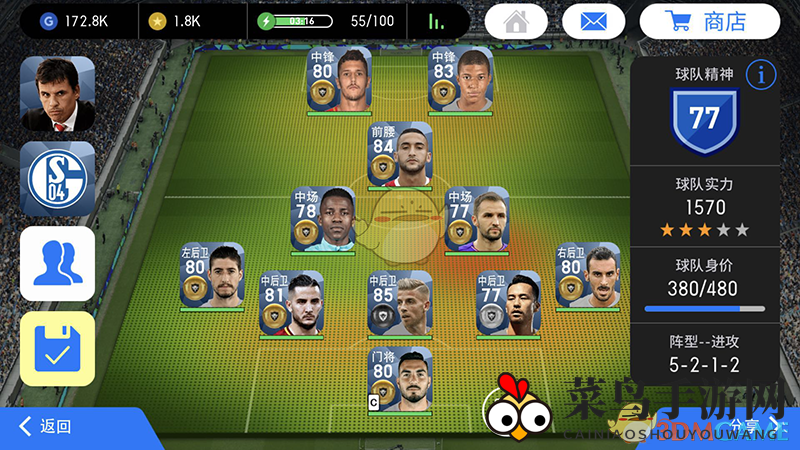Choose the 中后卫 85 centre back card

coord(399,302)
